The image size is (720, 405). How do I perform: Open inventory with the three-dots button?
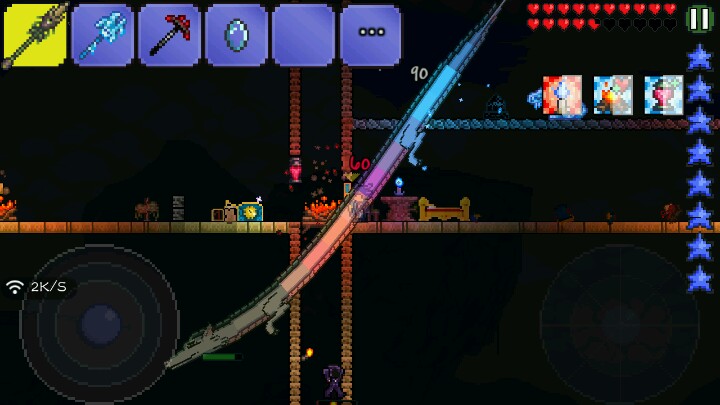[x=371, y=35]
